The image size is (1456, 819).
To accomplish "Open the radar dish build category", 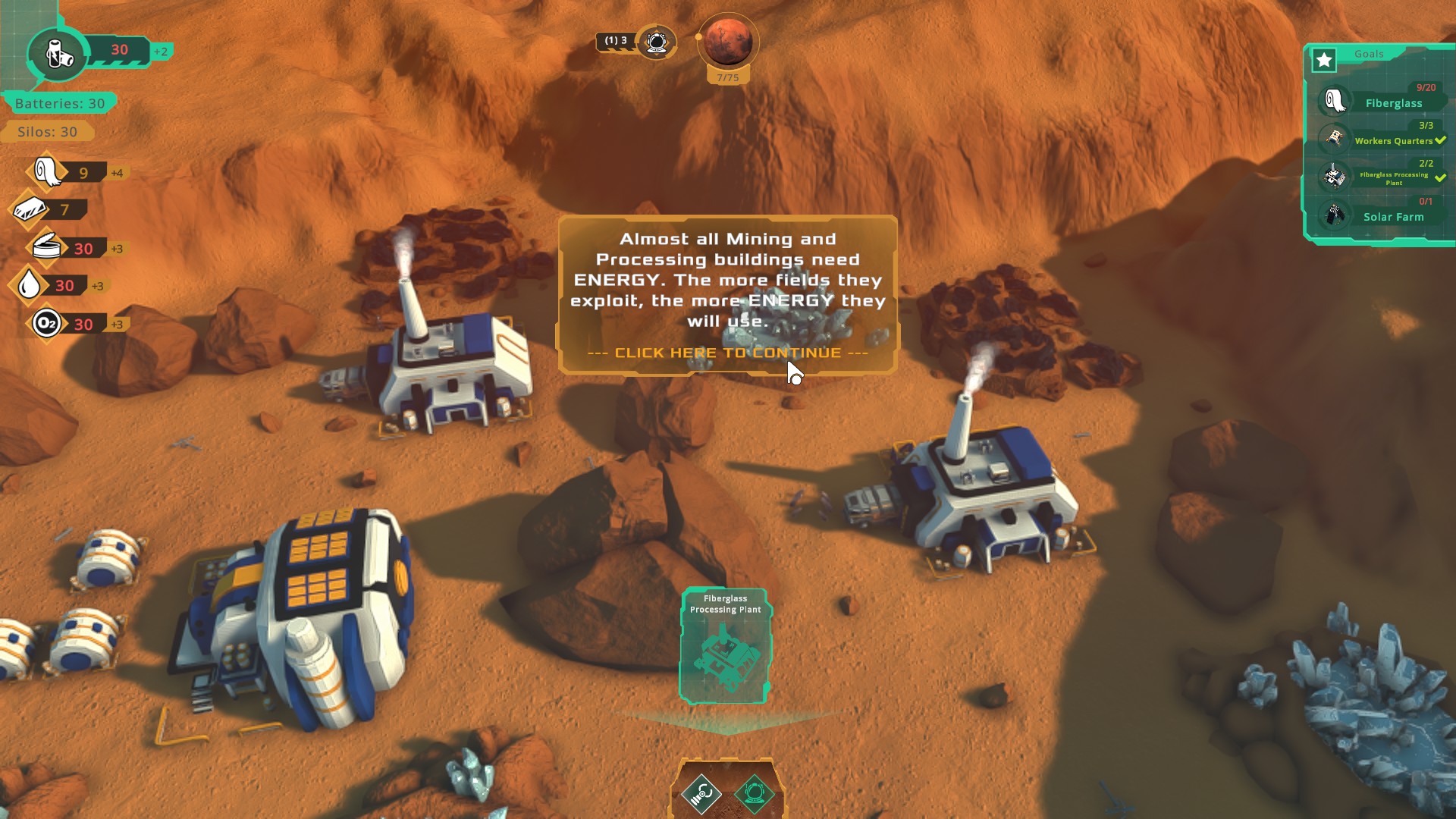I will (701, 794).
